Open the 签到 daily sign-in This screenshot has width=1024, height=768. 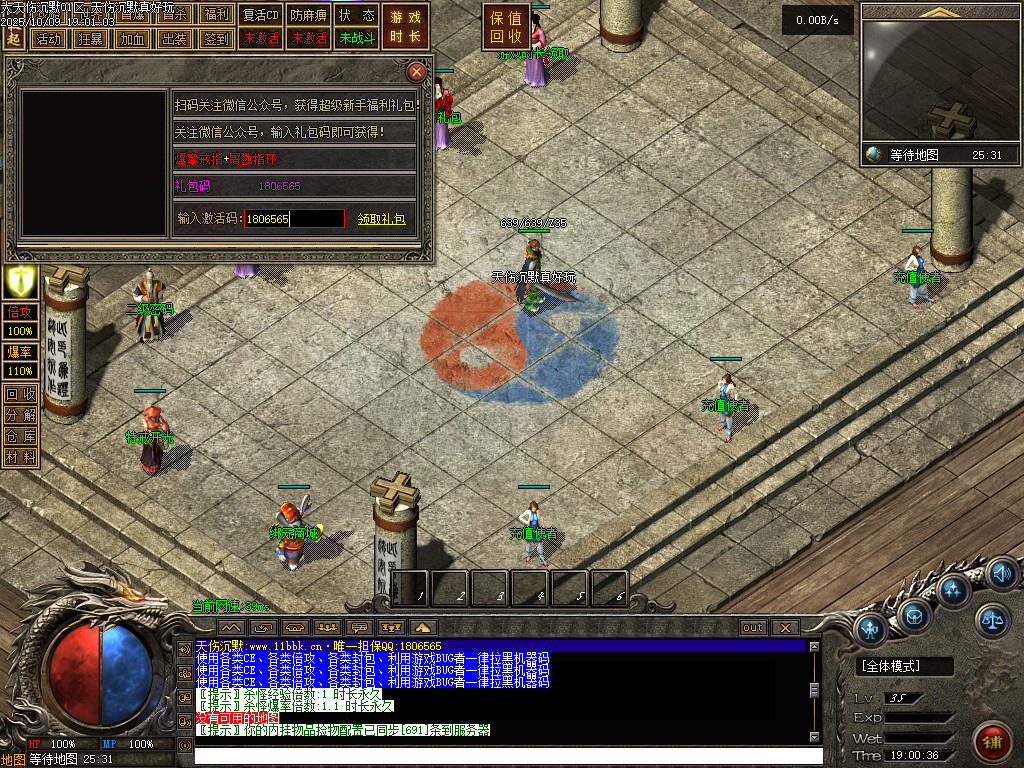[x=216, y=38]
